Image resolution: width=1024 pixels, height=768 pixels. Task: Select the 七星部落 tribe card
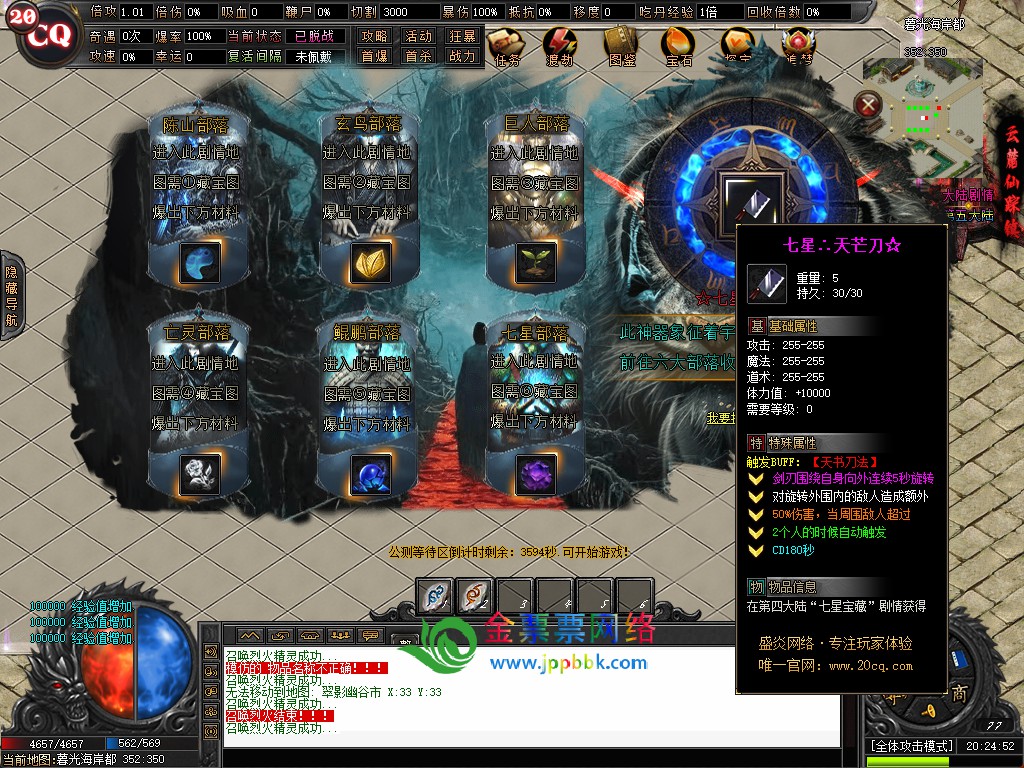[533, 405]
